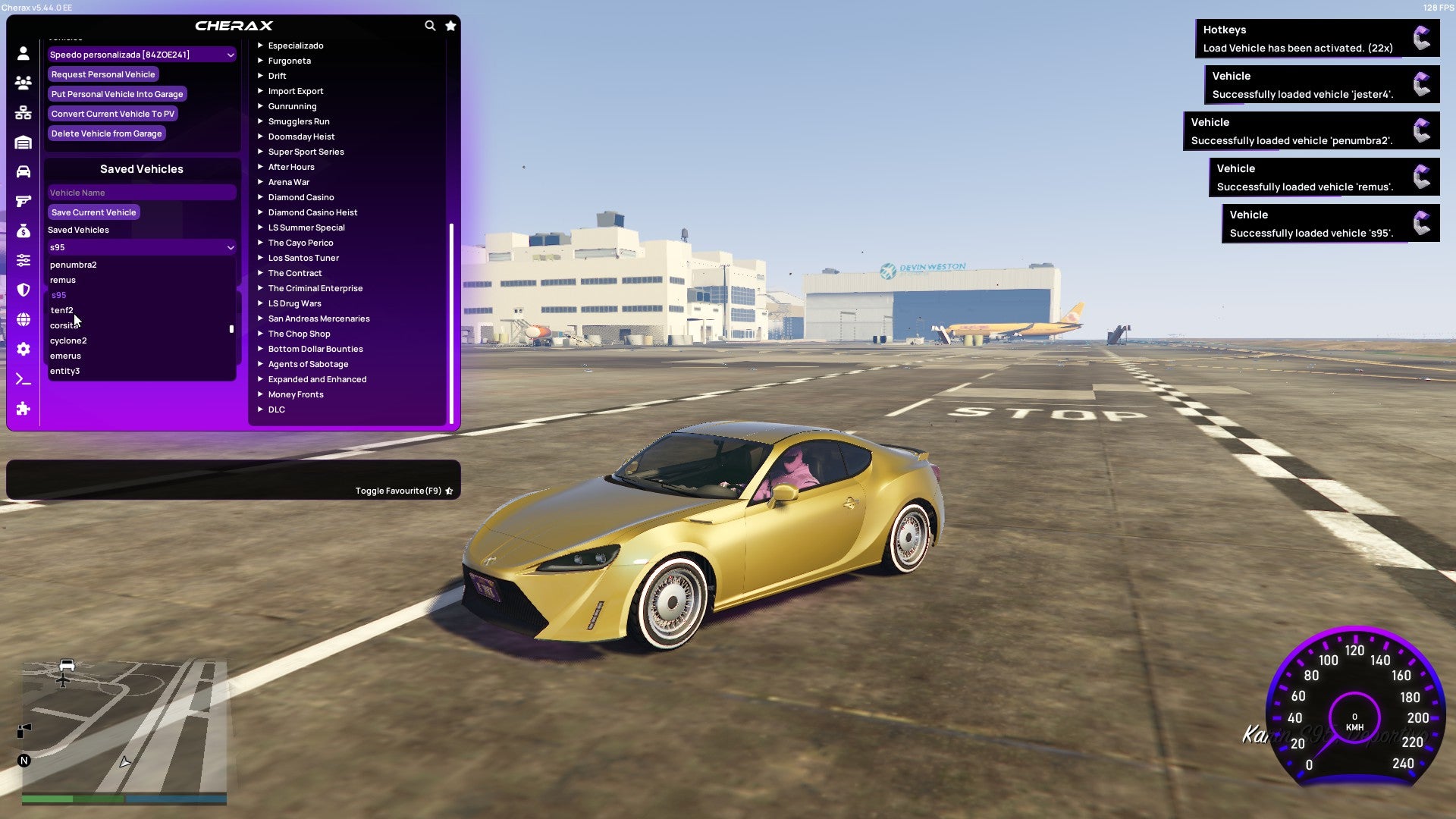Expand the Doomsday Heist category
The image size is (1456, 819).
click(x=300, y=136)
